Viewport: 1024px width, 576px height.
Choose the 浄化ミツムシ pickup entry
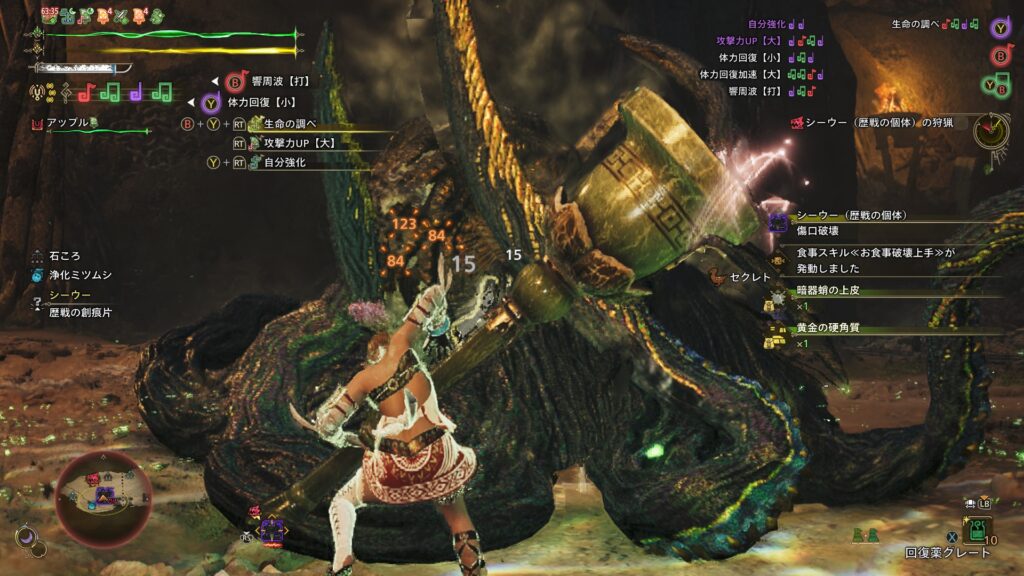point(79,274)
